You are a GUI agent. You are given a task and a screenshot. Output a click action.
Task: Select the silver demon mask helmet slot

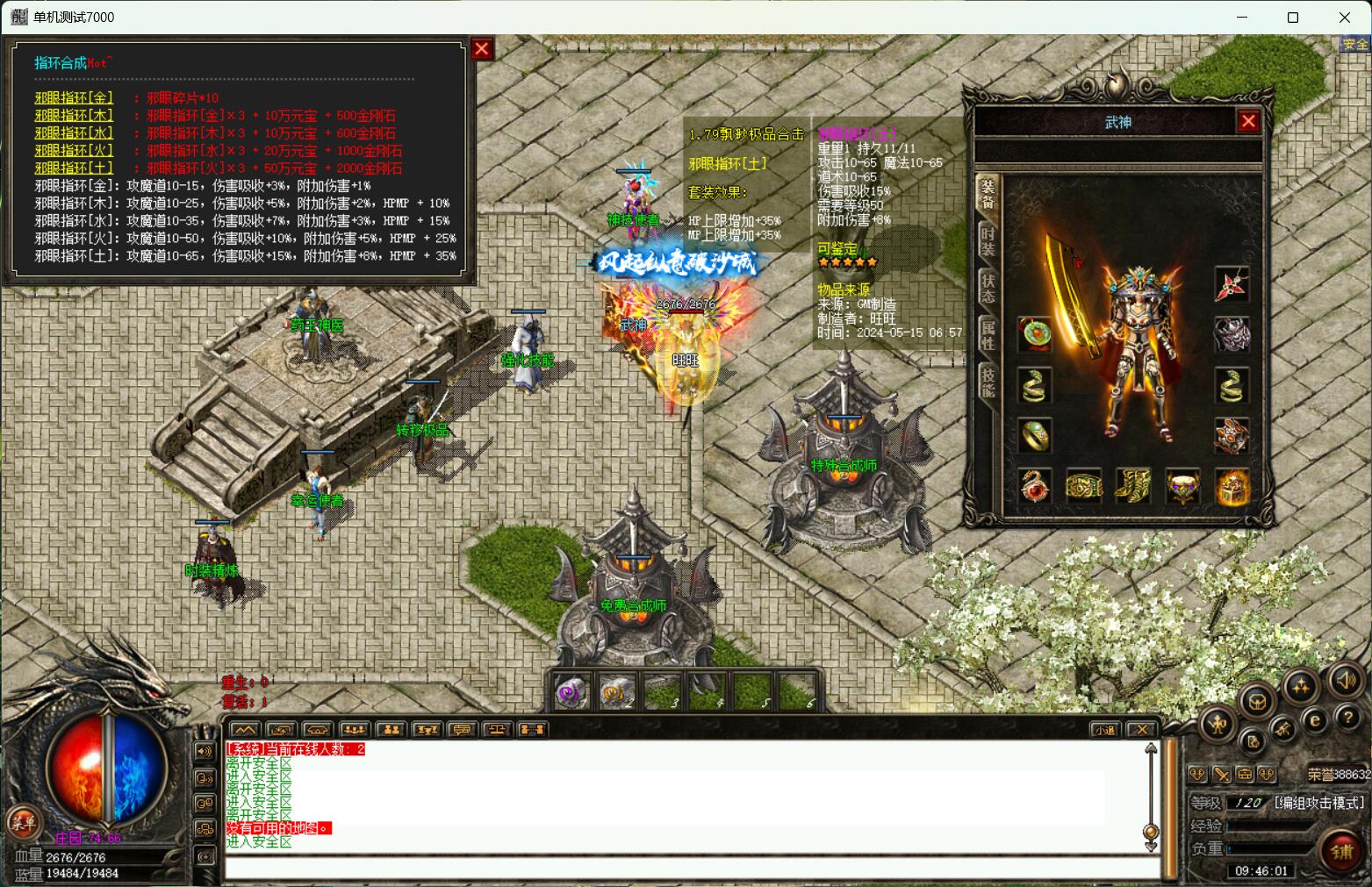click(1232, 334)
